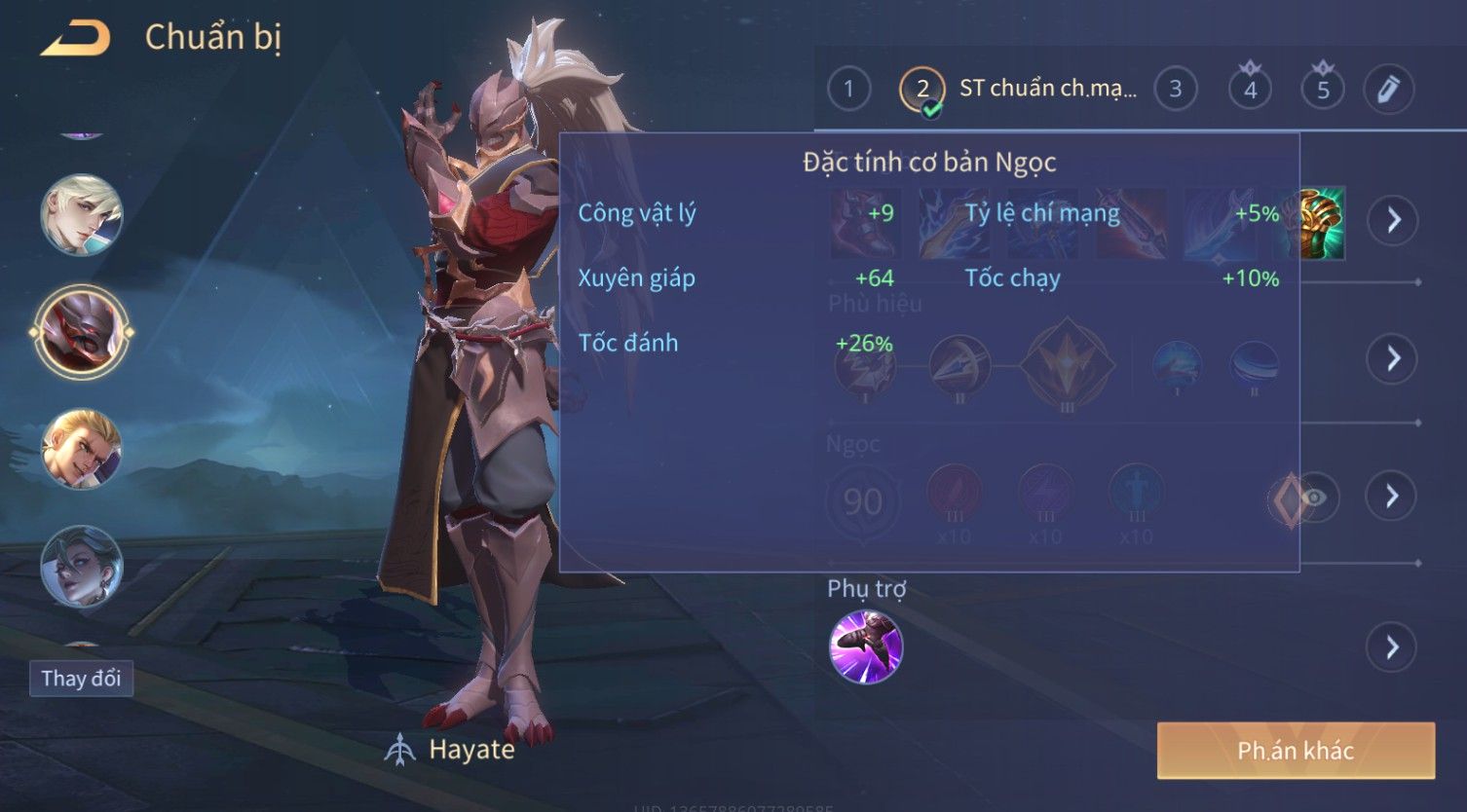
Task: Choose the blond male hero portrait
Action: point(82,449)
